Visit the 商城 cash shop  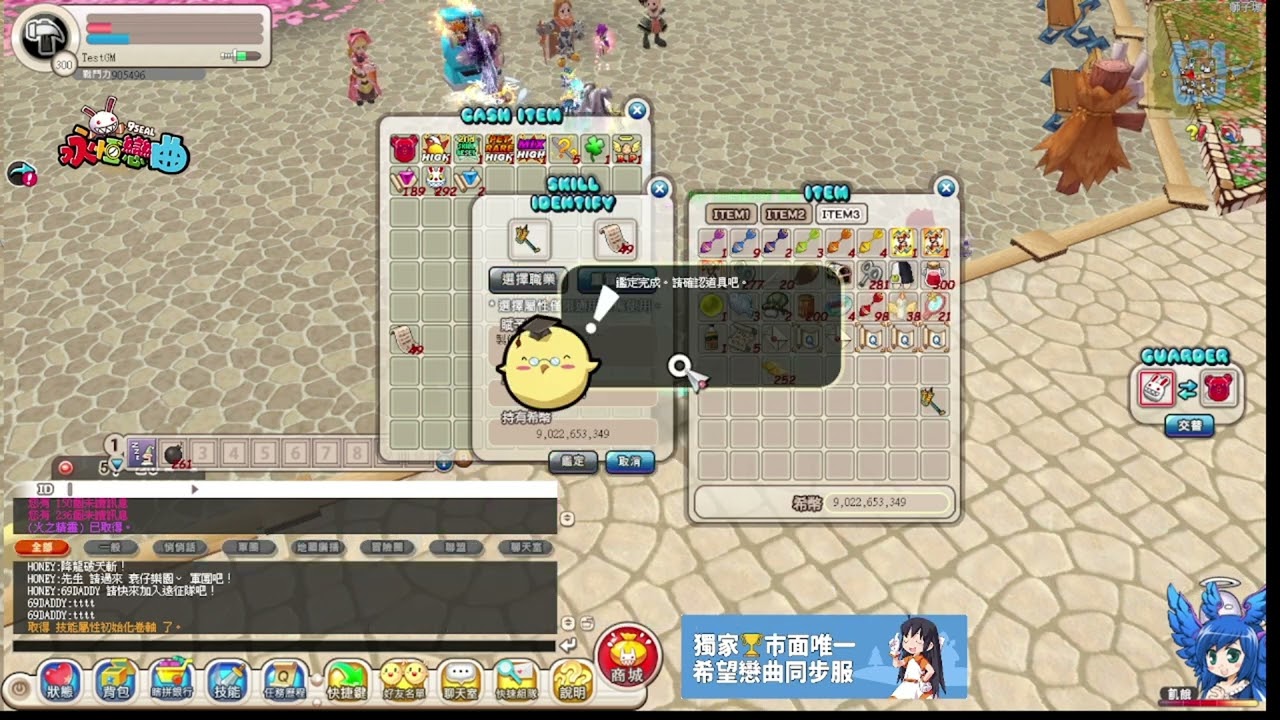pos(627,658)
